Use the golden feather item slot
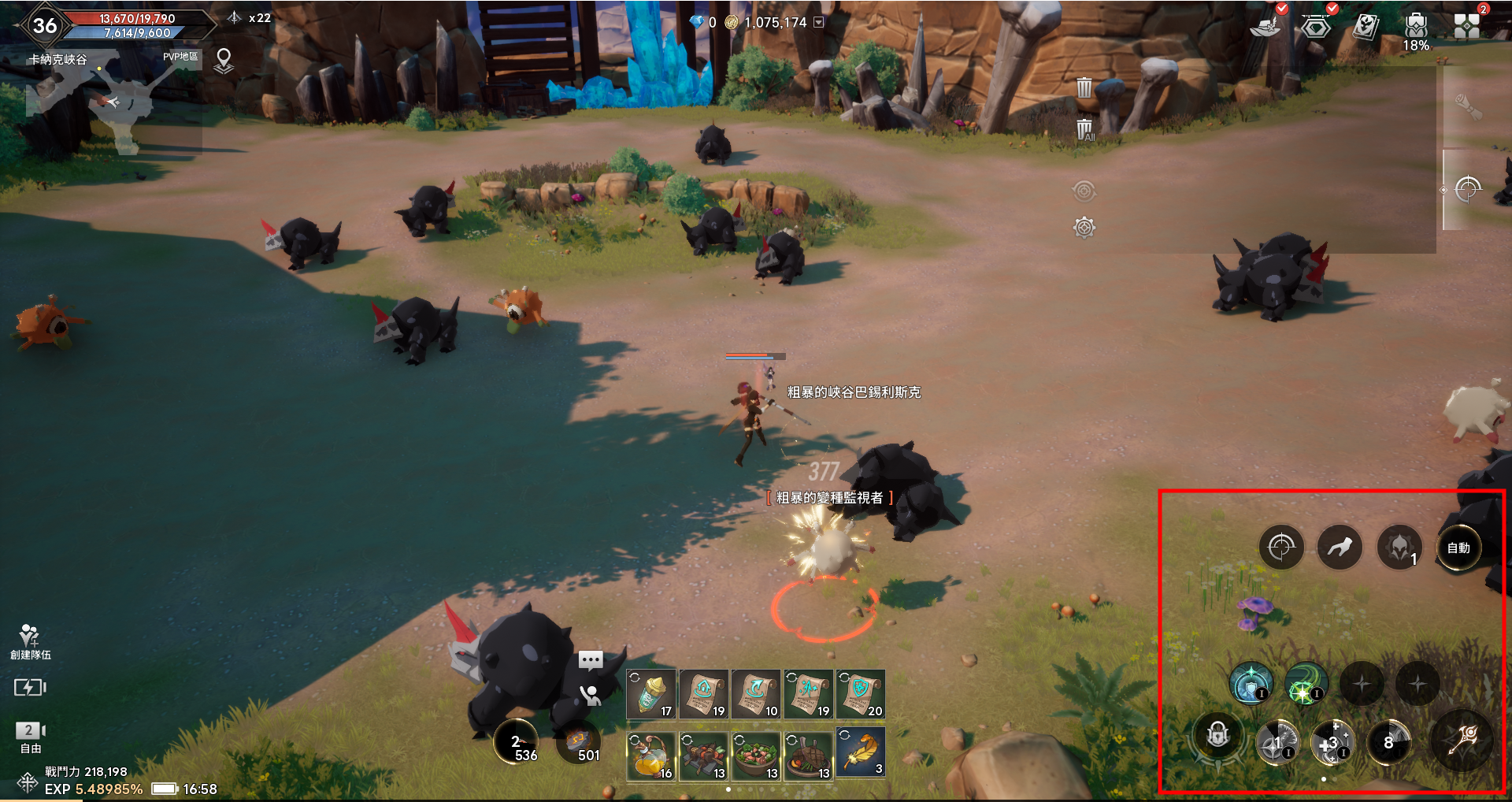1512x802 pixels. (x=861, y=754)
